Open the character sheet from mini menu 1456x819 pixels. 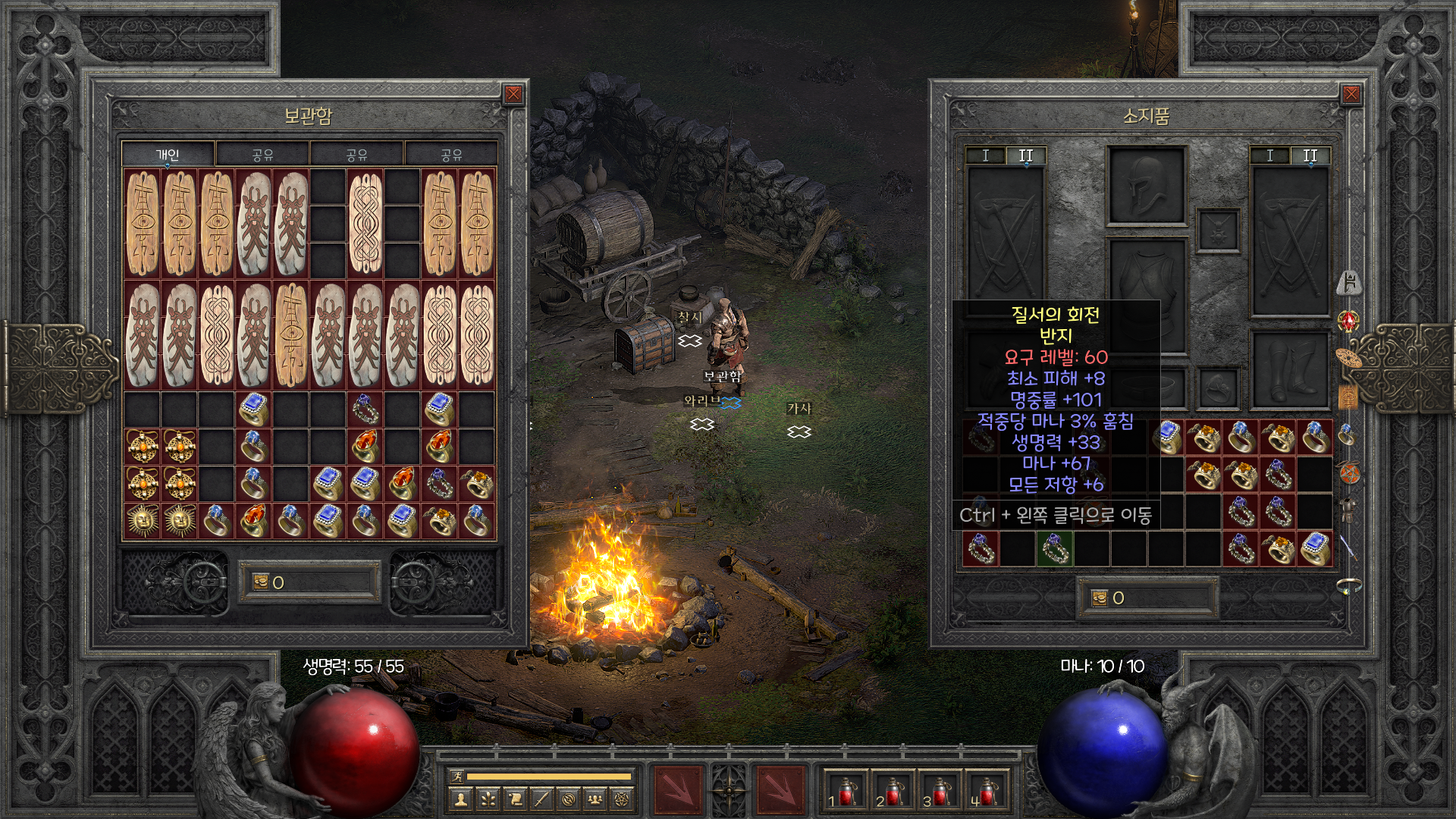point(460,799)
